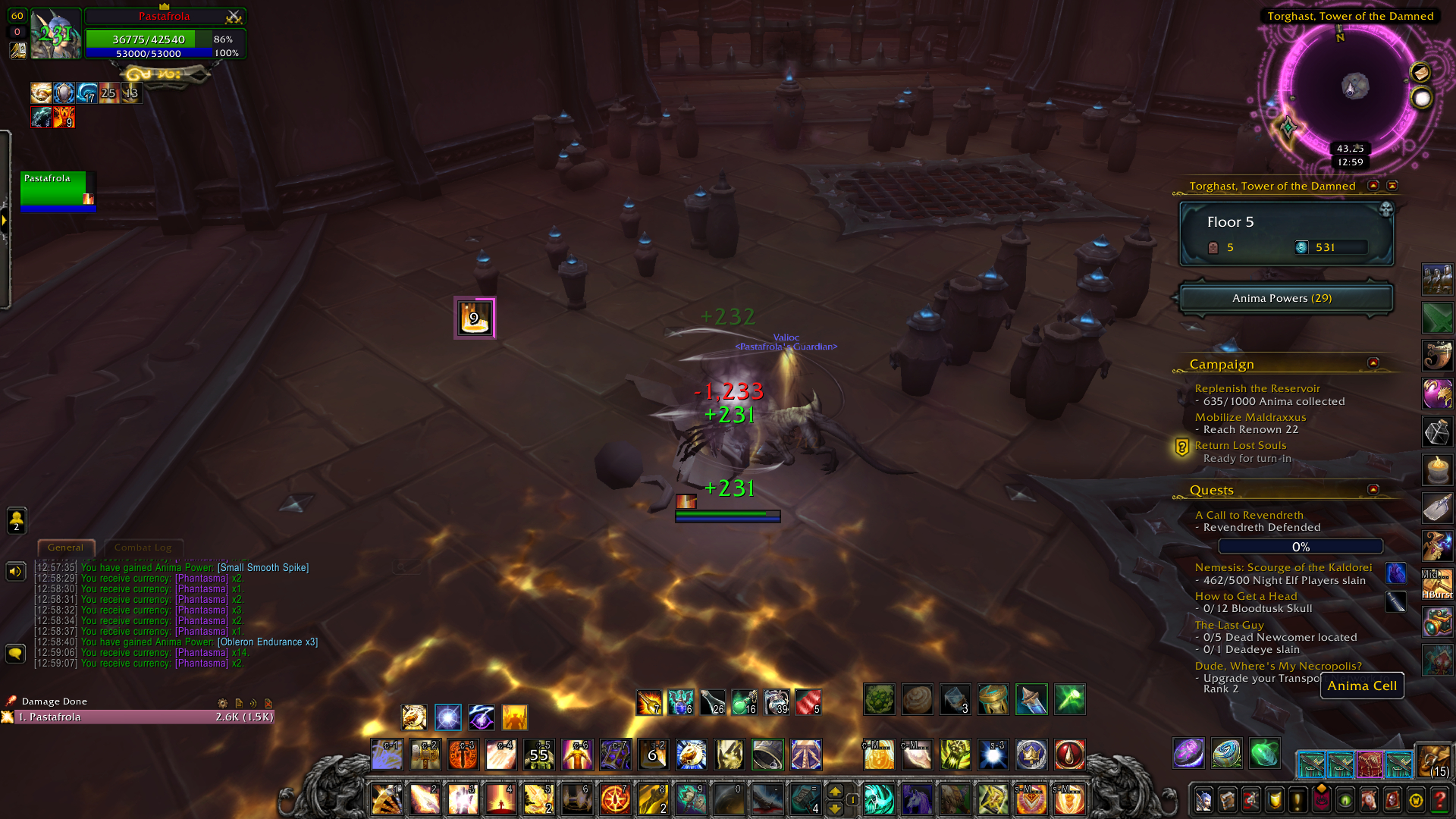
Task: Open the Return Lost Souls turn-in quest
Action: 1241,445
